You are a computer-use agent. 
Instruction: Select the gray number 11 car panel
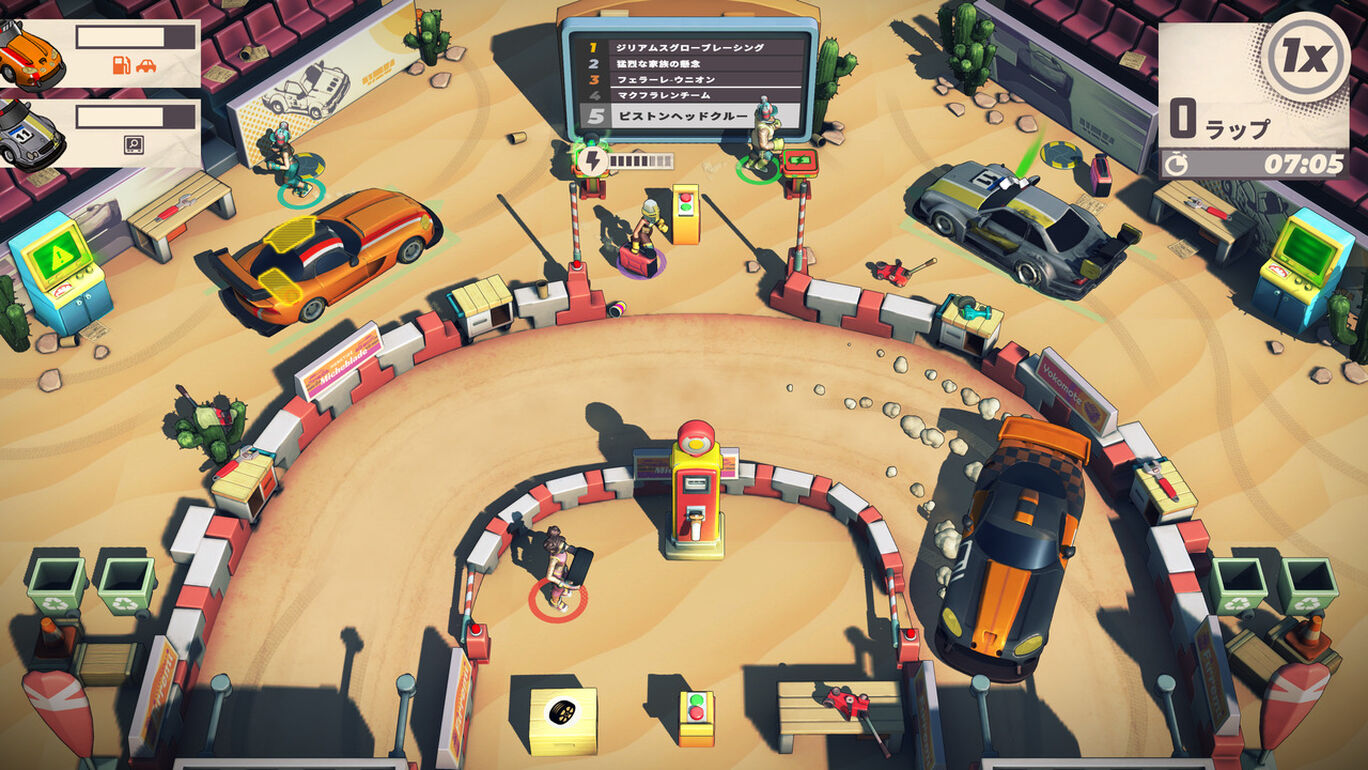[x=100, y=132]
